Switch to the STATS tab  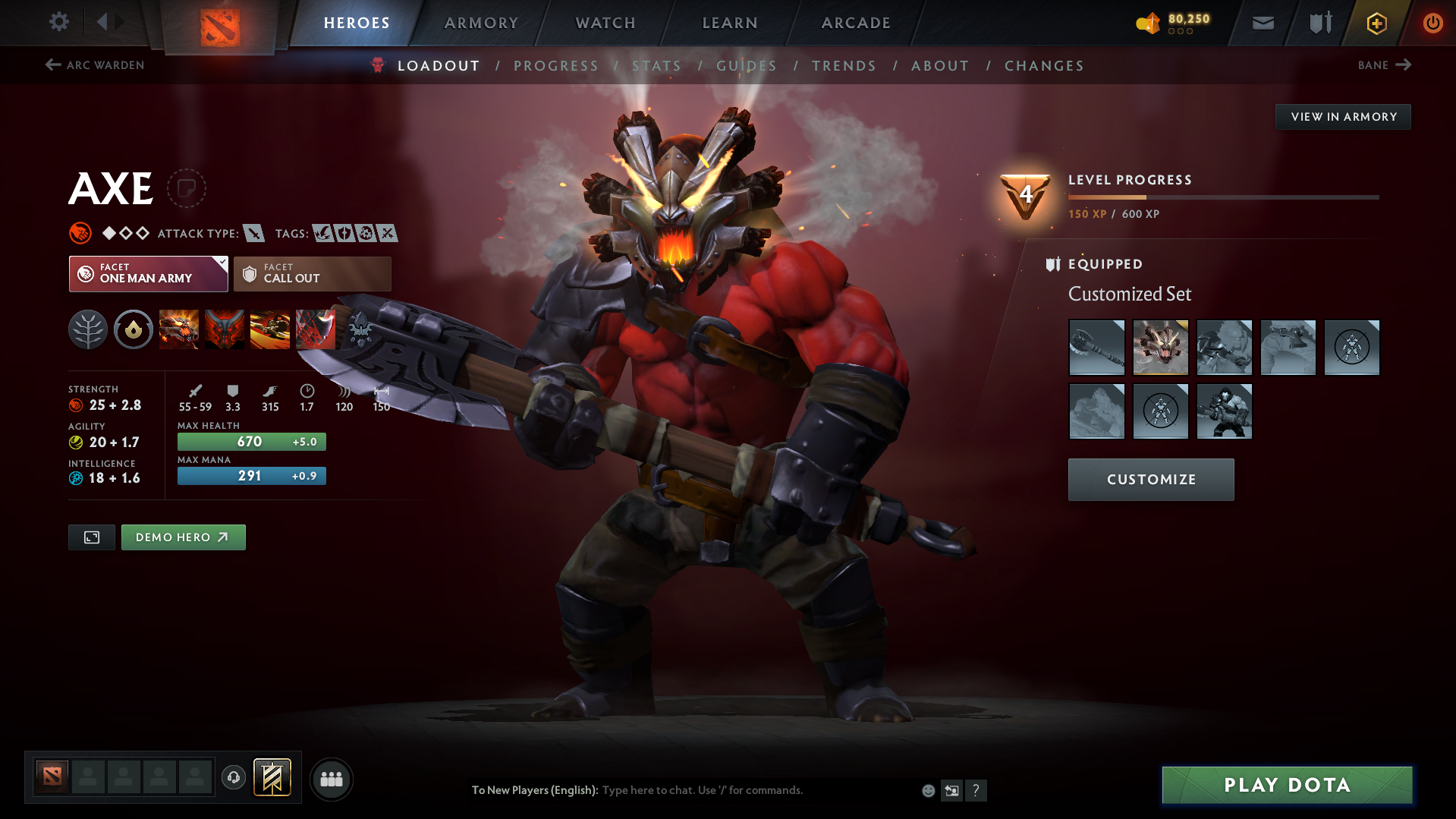coord(656,65)
